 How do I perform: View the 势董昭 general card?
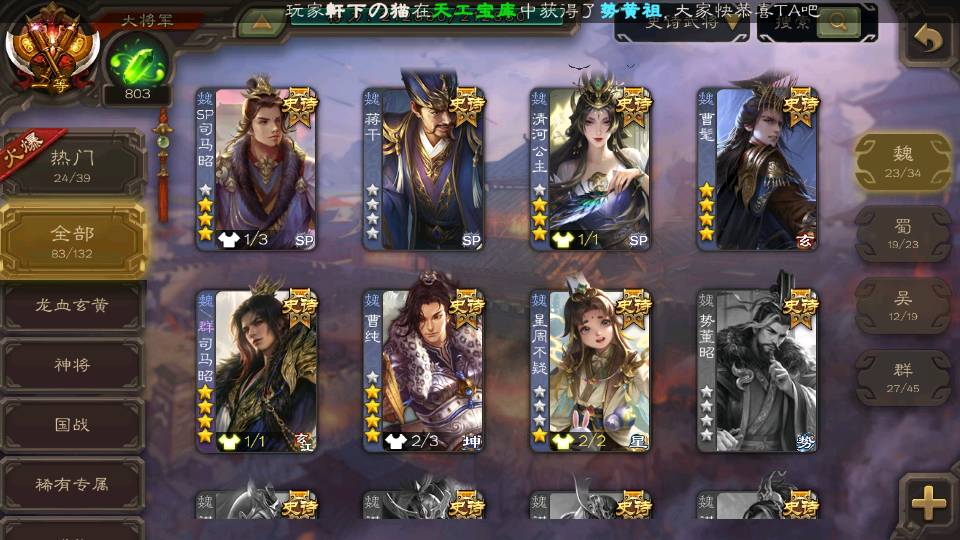(x=757, y=370)
